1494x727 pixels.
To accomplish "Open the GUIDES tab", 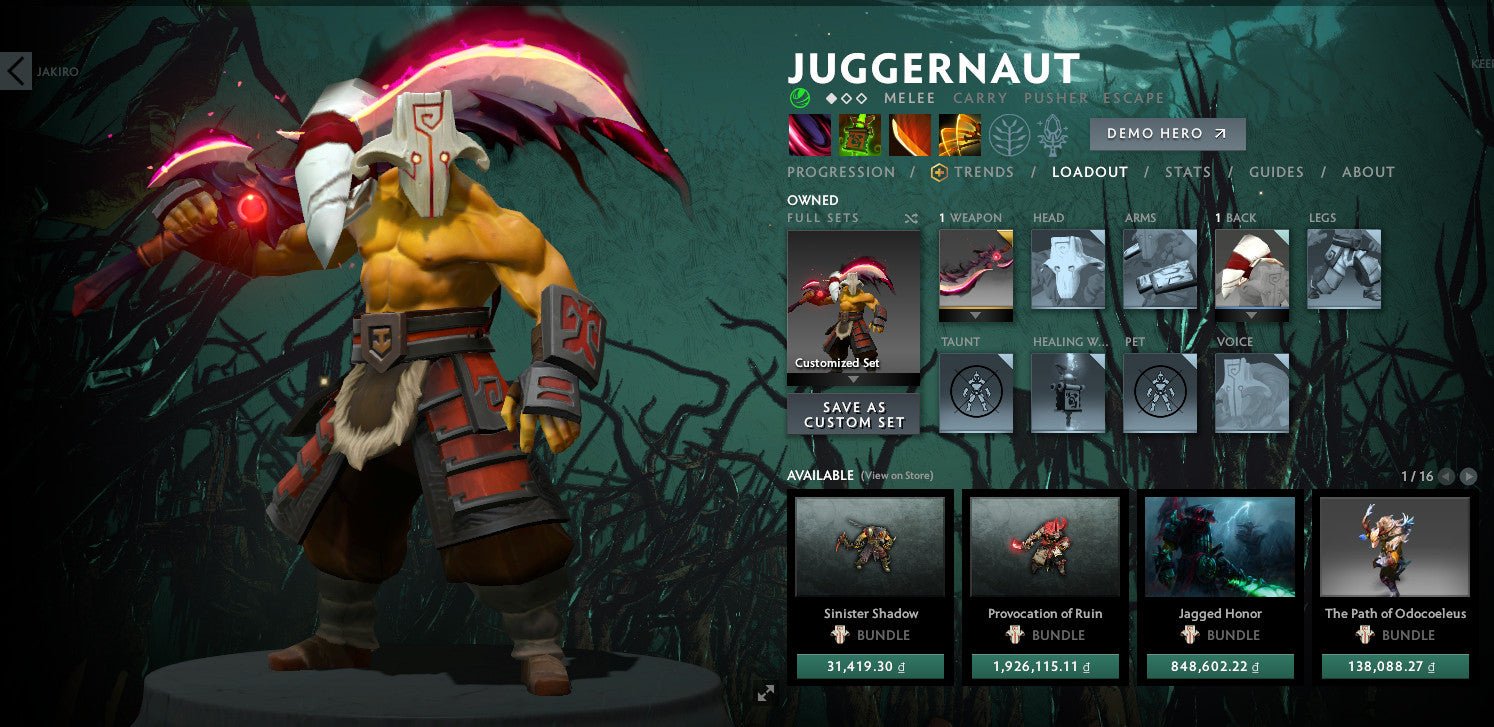I will [x=1276, y=171].
